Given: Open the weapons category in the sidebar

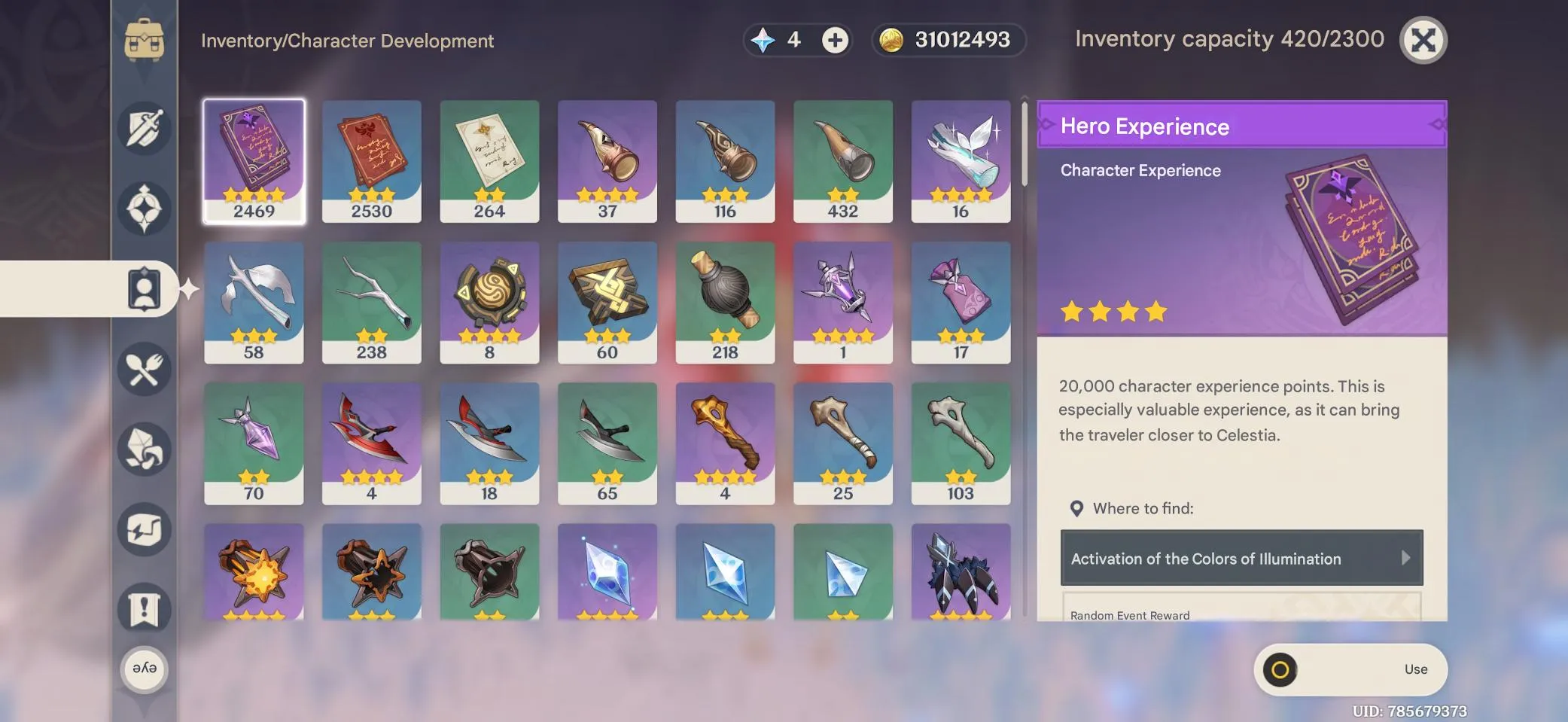Looking at the screenshot, I should [145, 128].
